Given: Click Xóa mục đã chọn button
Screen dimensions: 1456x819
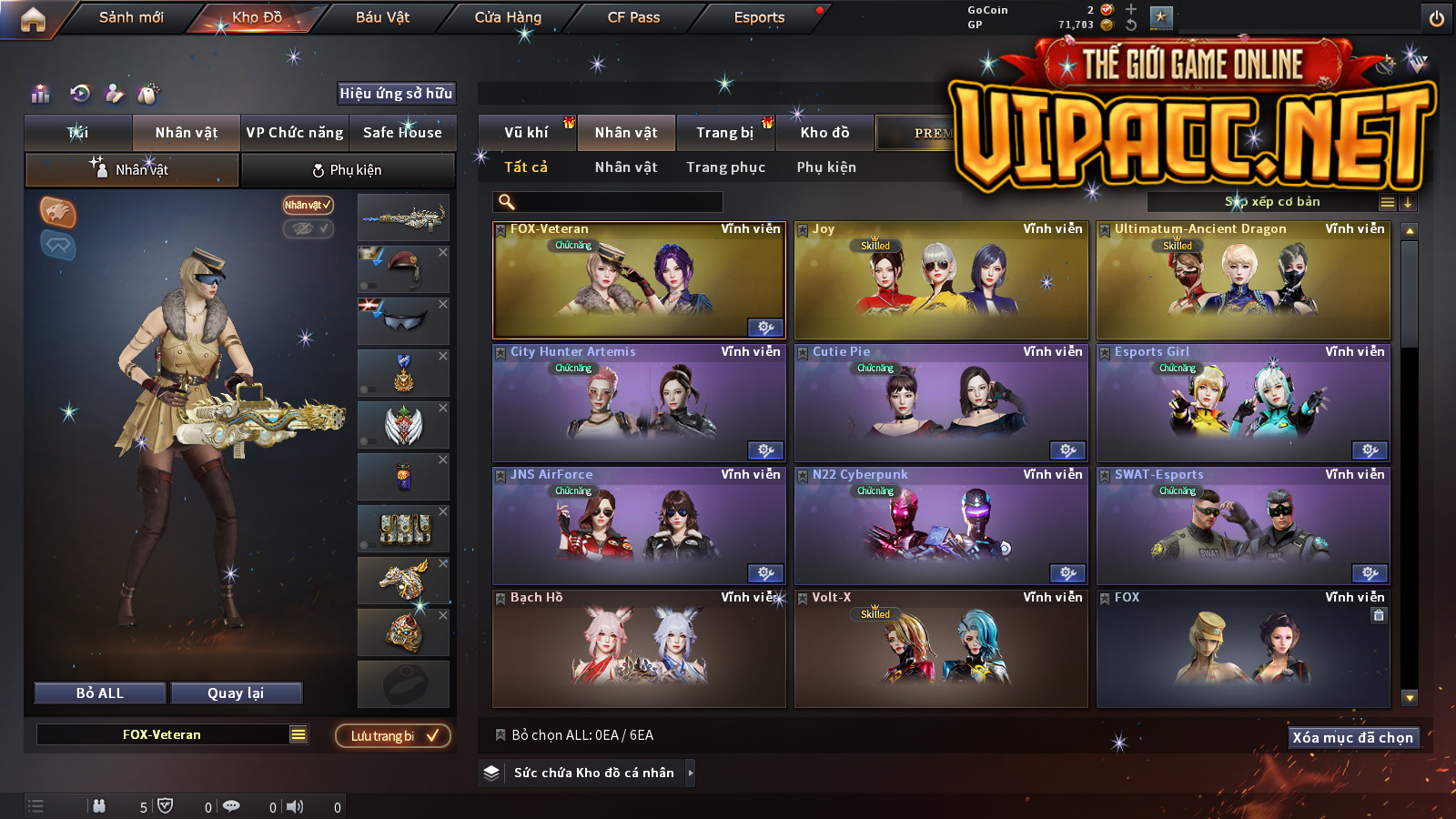Looking at the screenshot, I should click(1352, 737).
